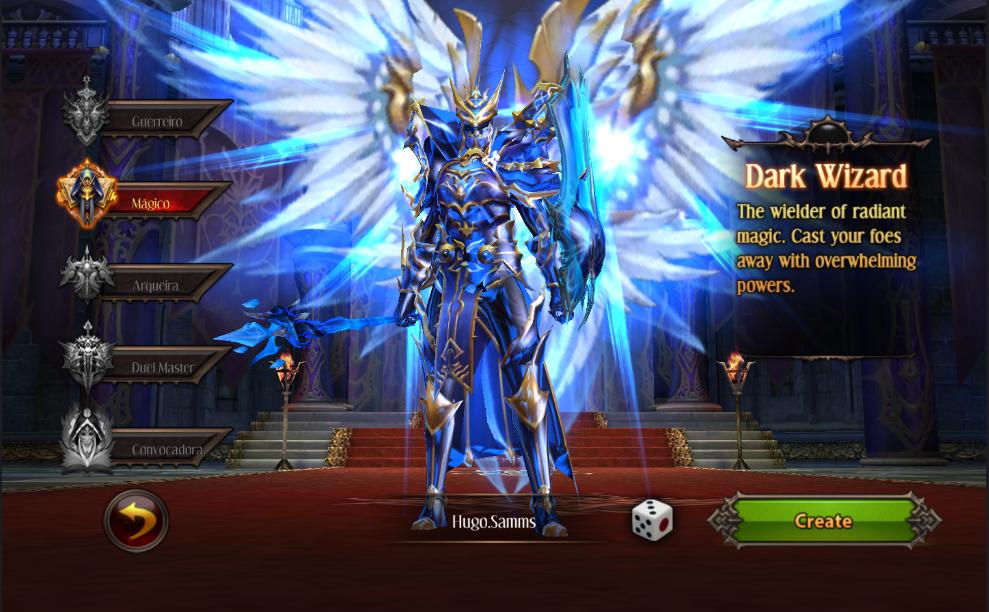Roll the dice for a random name

tap(652, 520)
